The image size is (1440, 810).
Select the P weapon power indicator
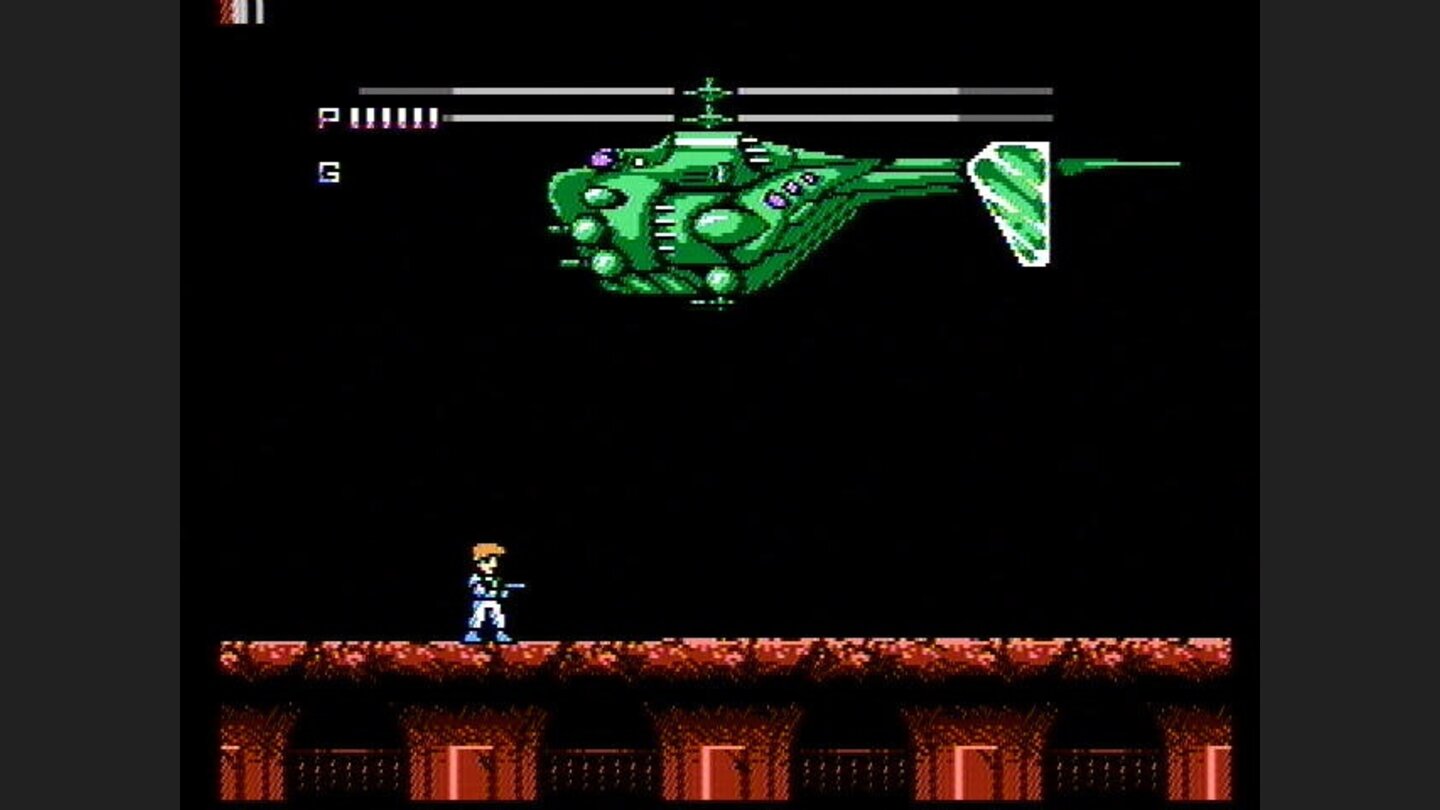(330, 117)
